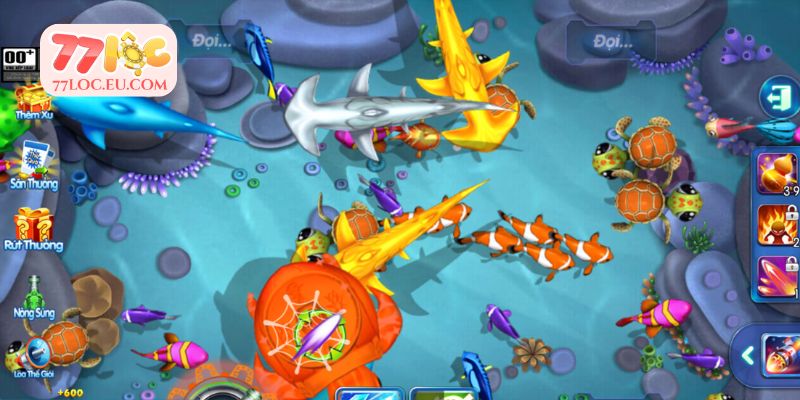The height and width of the screenshot is (400, 800).
Task: Activate the locked pink crystal skill
Action: pyautogui.click(x=776, y=276)
